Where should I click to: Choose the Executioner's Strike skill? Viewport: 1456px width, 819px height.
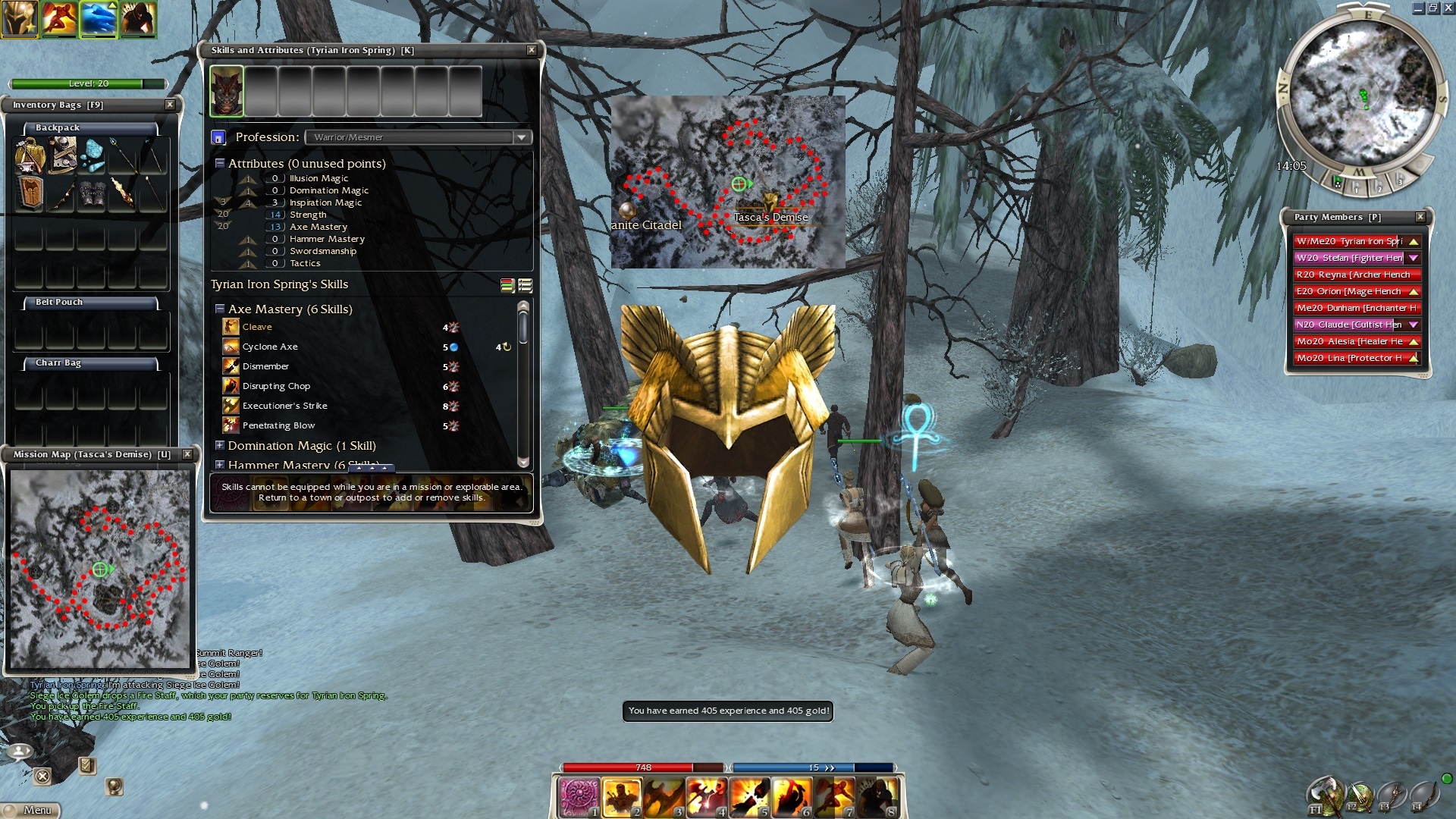point(284,406)
